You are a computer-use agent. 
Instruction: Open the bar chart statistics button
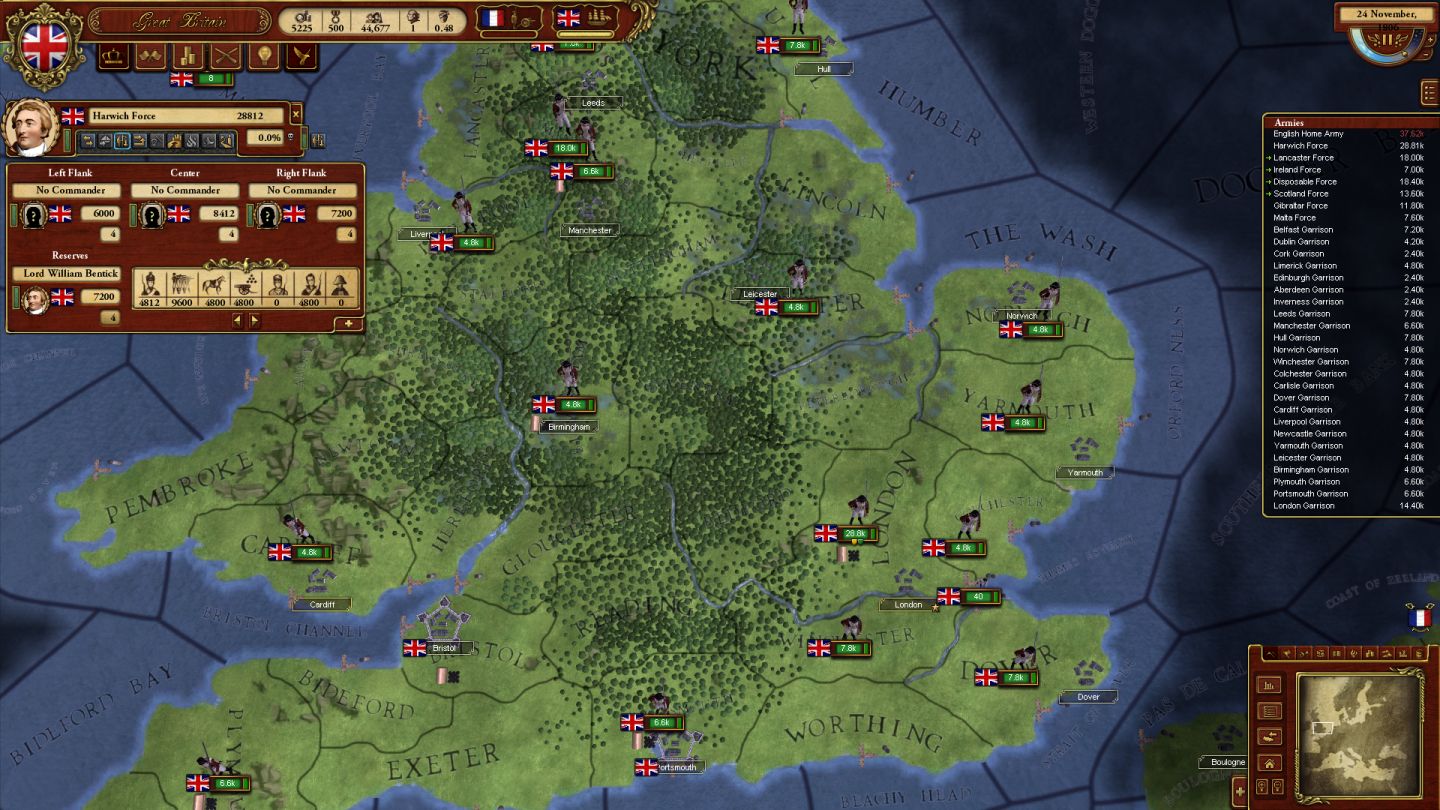point(1270,686)
